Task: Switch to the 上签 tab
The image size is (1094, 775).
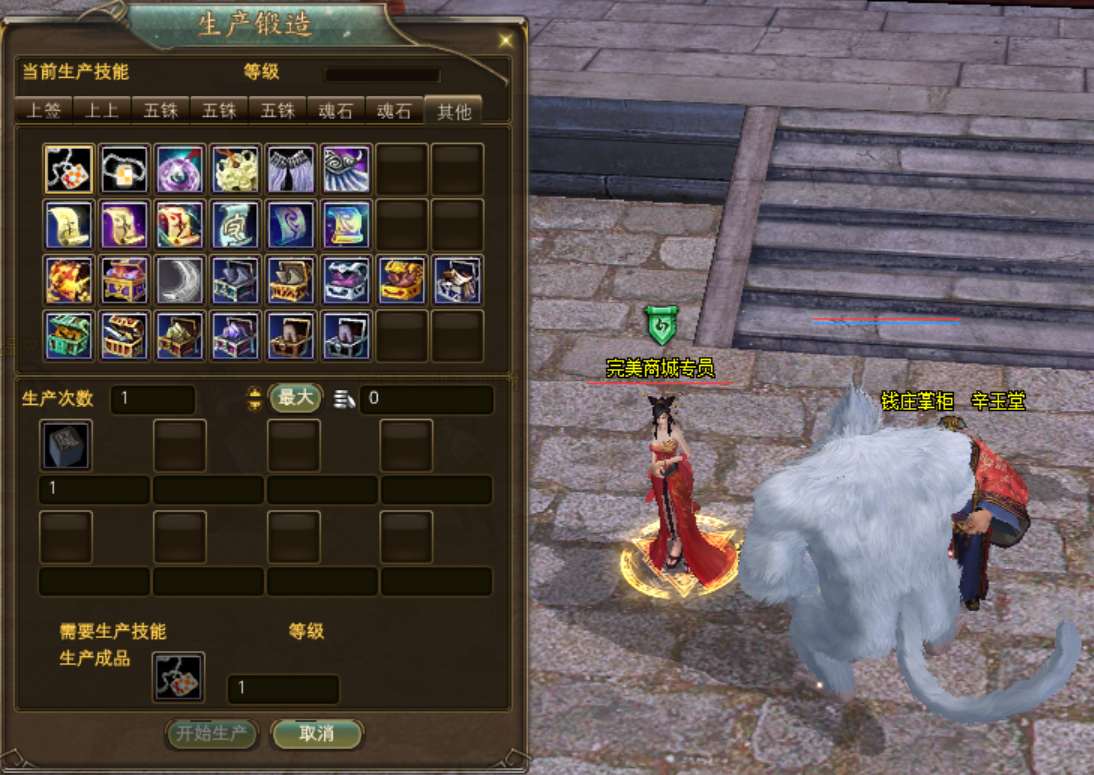Action: [x=43, y=110]
